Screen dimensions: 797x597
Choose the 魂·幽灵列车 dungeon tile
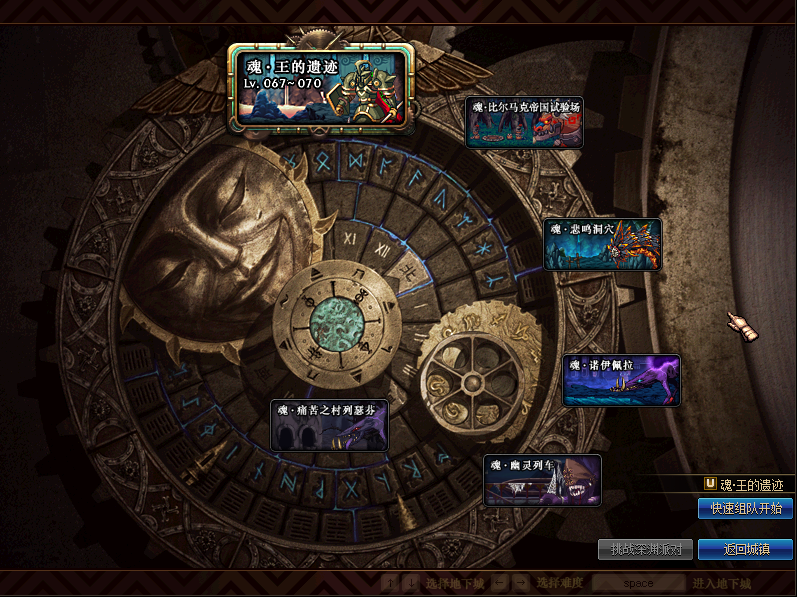[542, 480]
